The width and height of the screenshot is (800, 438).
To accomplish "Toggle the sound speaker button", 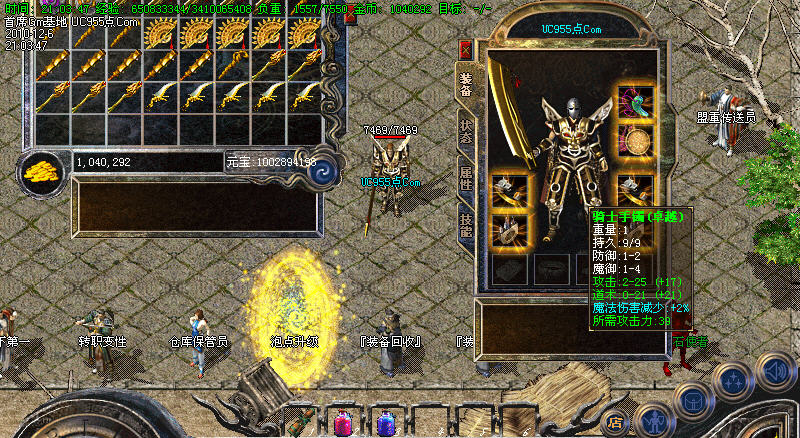I will tap(775, 371).
